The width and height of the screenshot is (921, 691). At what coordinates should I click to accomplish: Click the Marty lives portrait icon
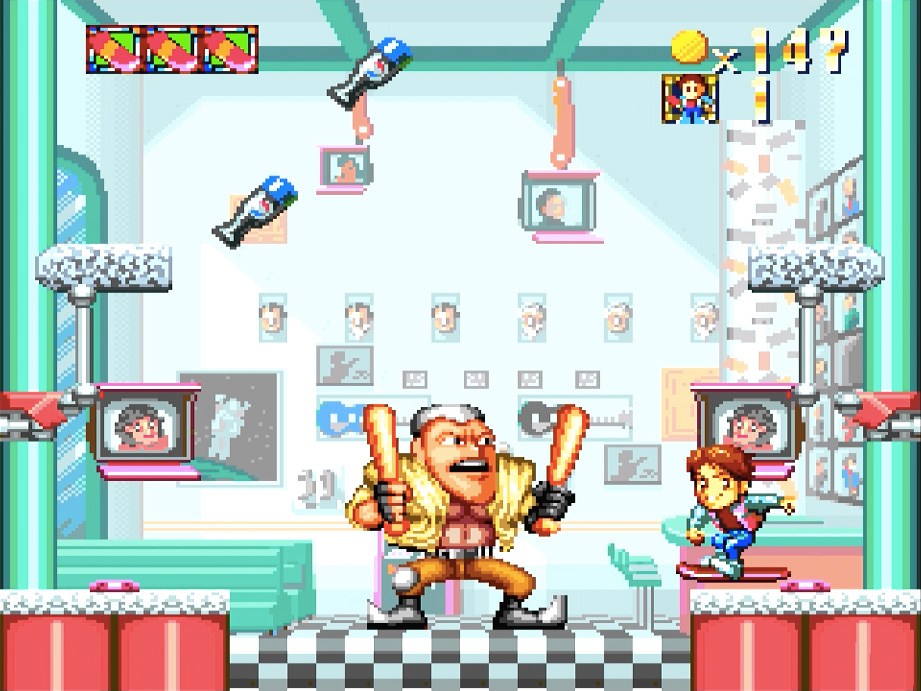pyautogui.click(x=690, y=100)
